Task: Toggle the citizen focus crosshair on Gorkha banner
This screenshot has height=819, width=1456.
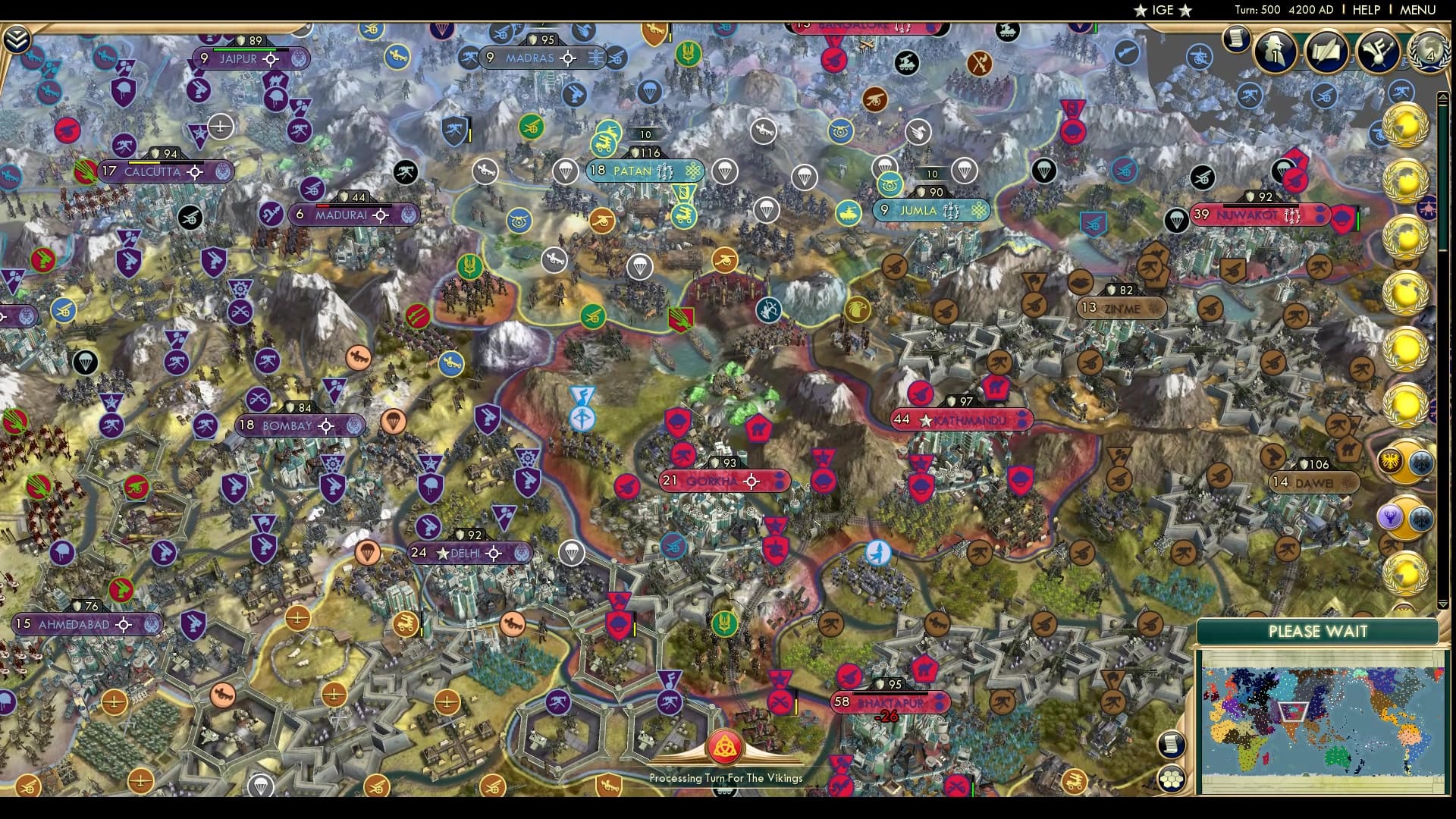Action: coord(752,480)
